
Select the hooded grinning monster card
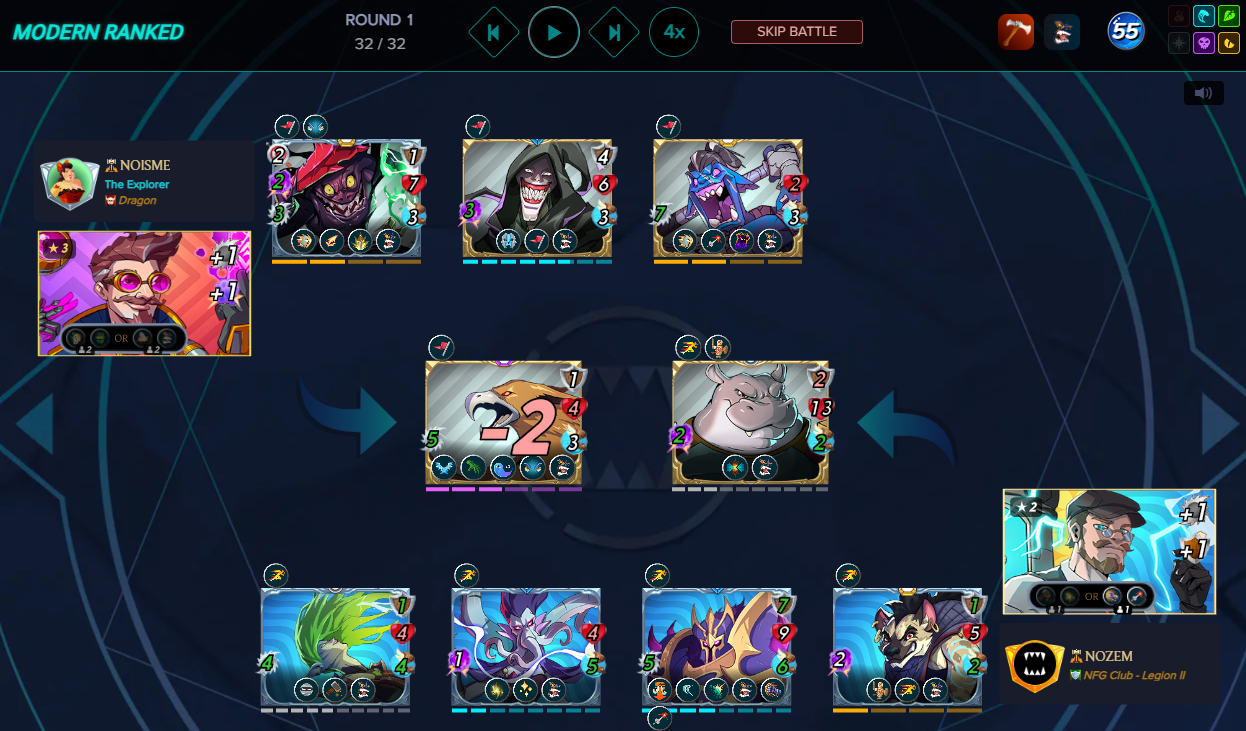[537, 198]
